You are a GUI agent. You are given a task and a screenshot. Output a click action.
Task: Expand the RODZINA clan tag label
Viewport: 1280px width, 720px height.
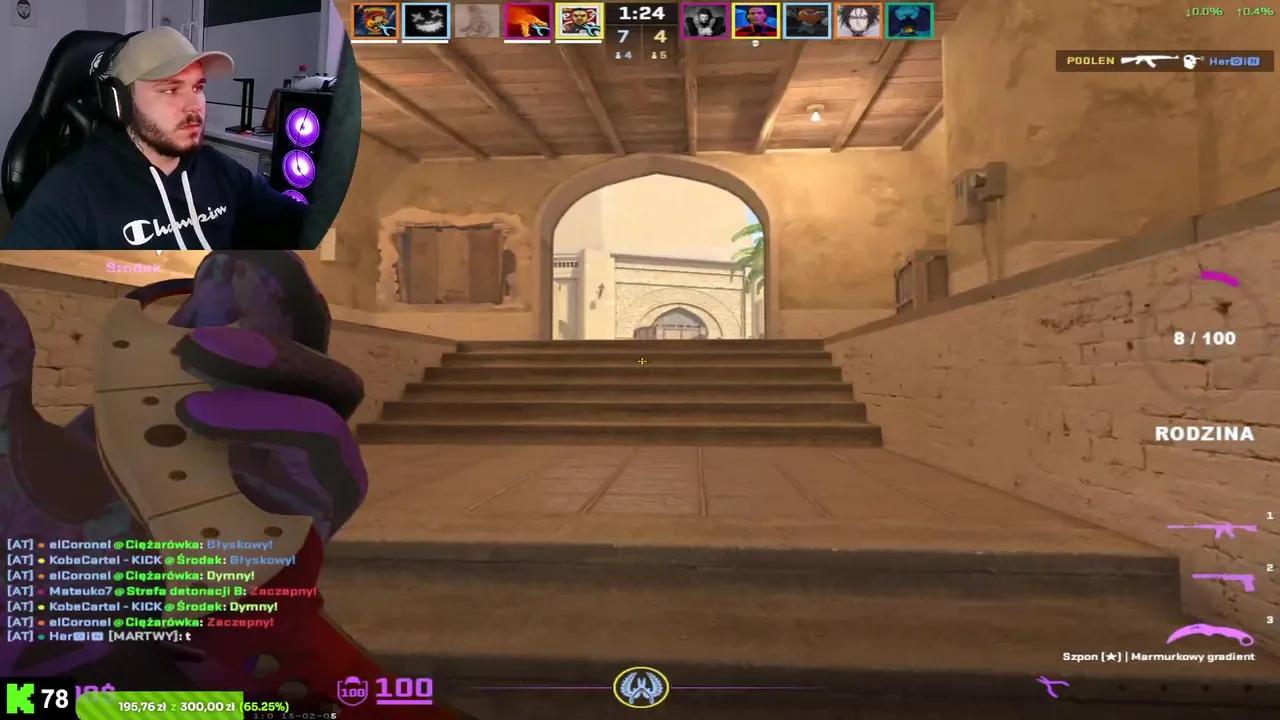(1204, 433)
